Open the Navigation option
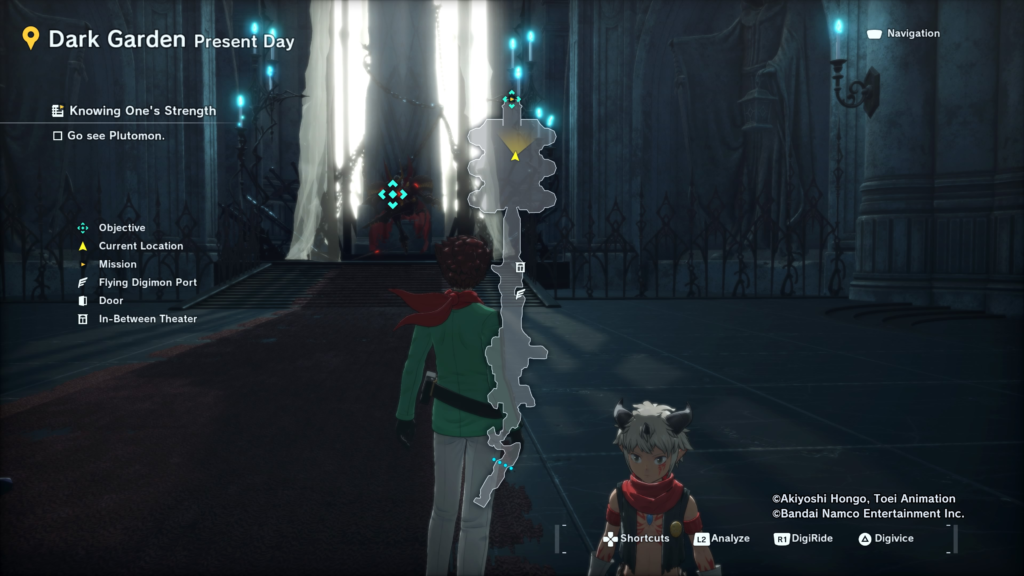Screen dimensions: 1024x576 click(904, 34)
